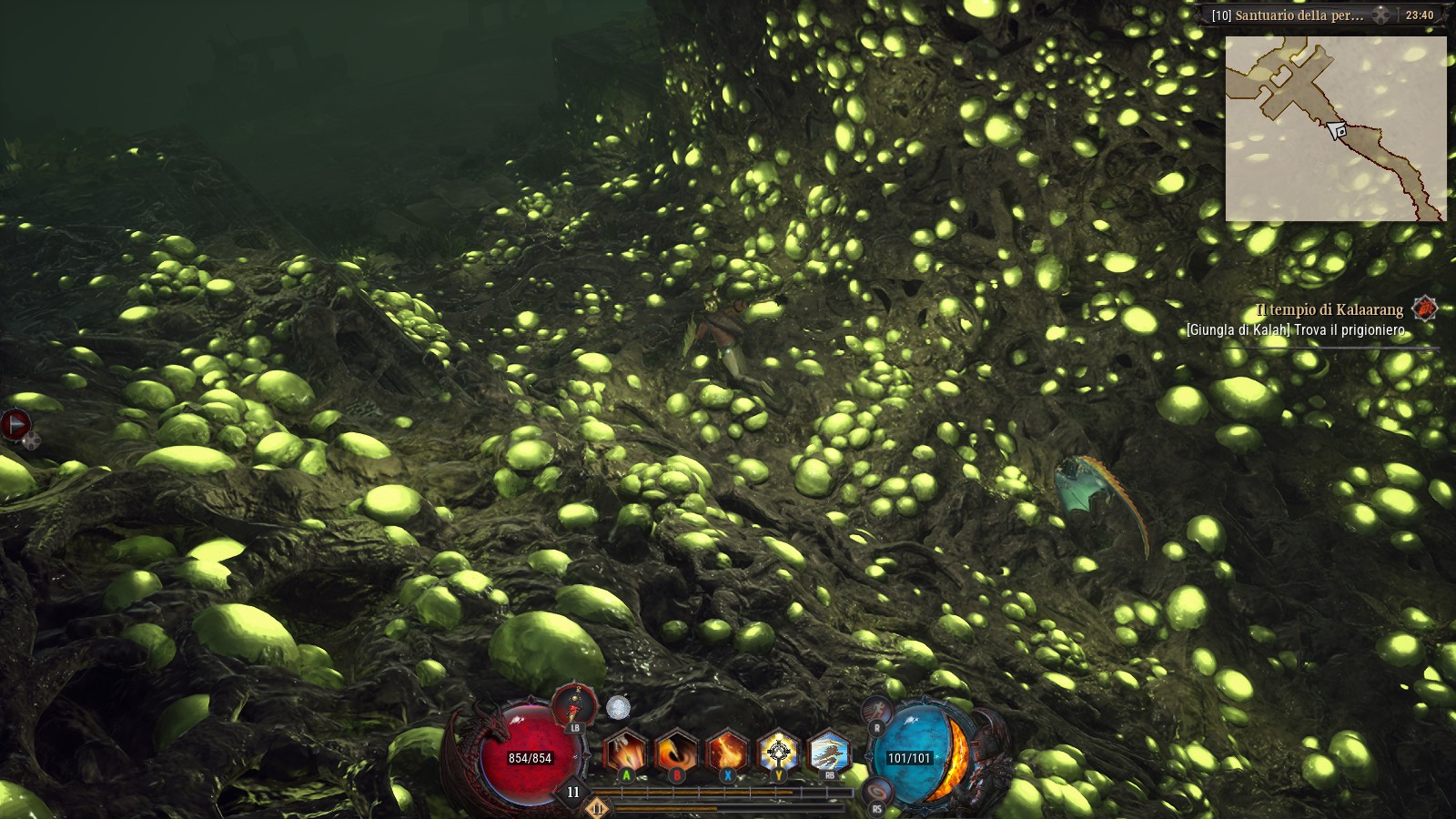Click the sprint running-figure icon
1456x819 pixels.
pyautogui.click(x=876, y=709)
